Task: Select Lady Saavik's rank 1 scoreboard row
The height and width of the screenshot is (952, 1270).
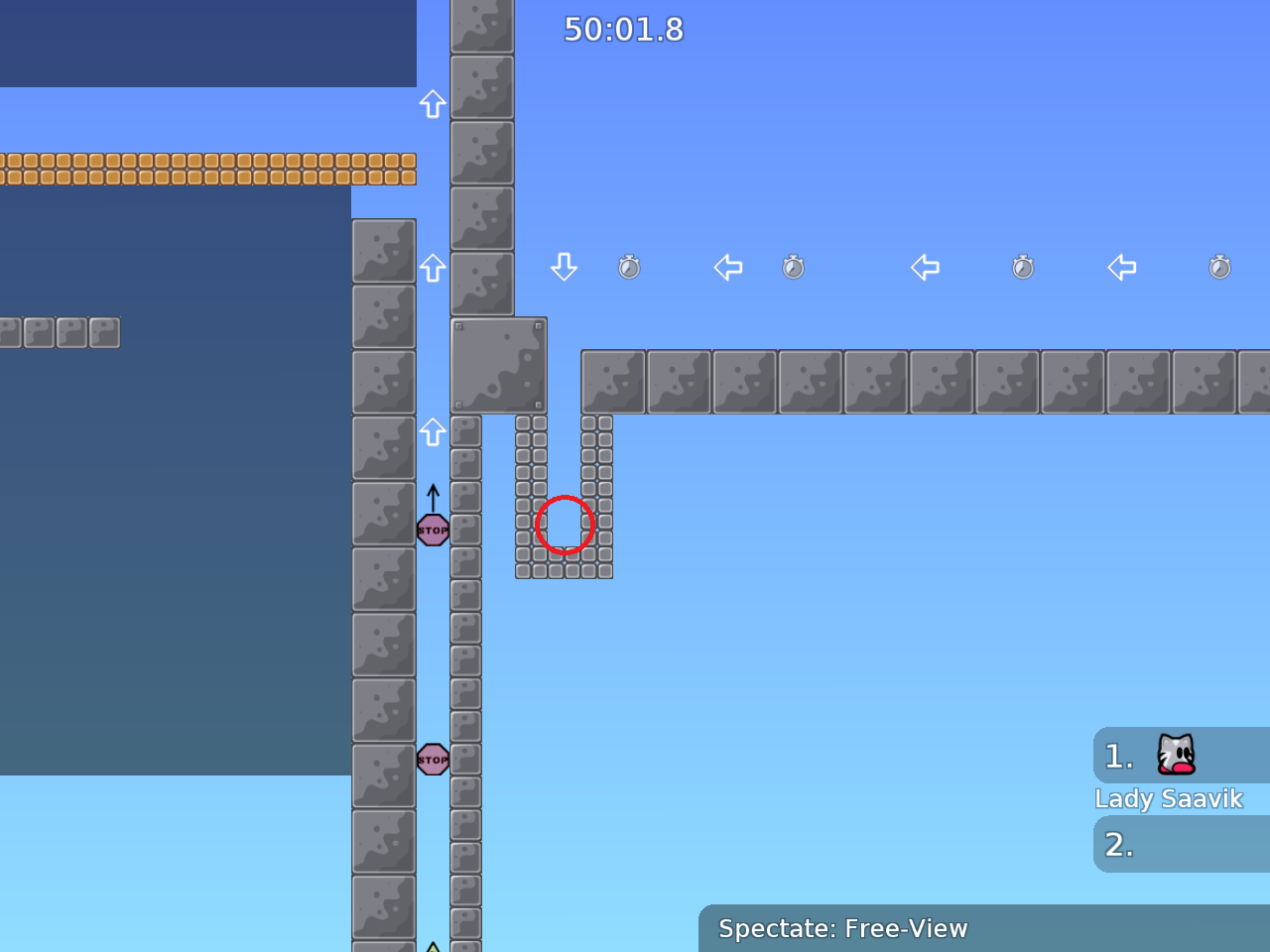Action: pos(1181,757)
